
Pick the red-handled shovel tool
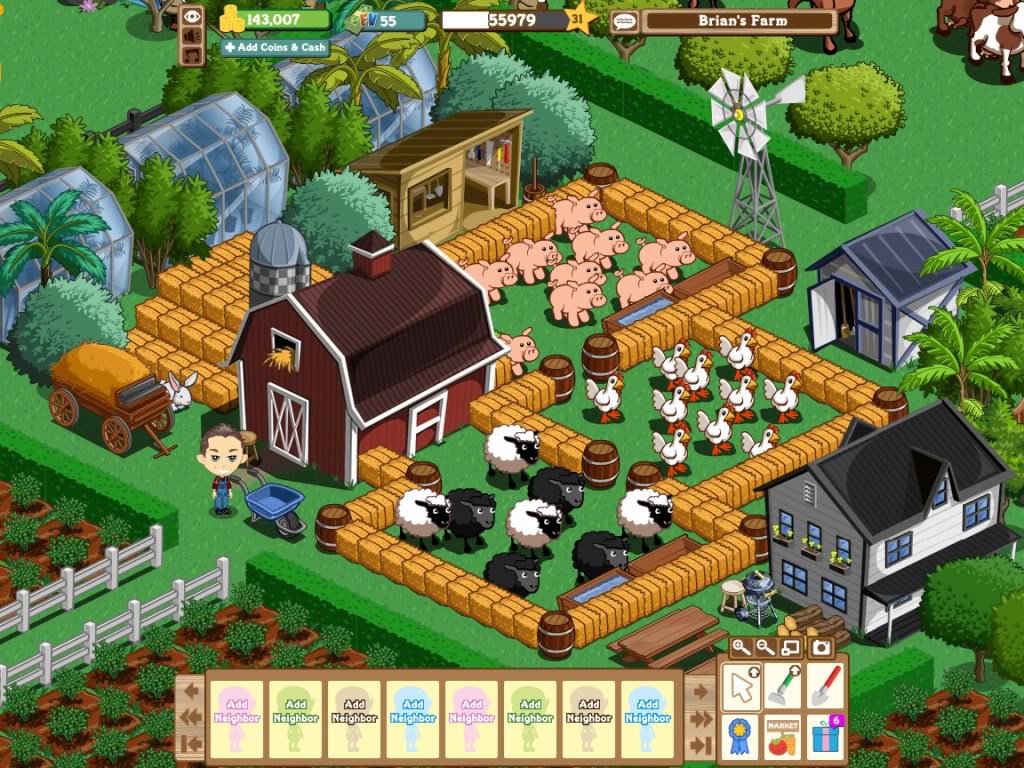824,687
